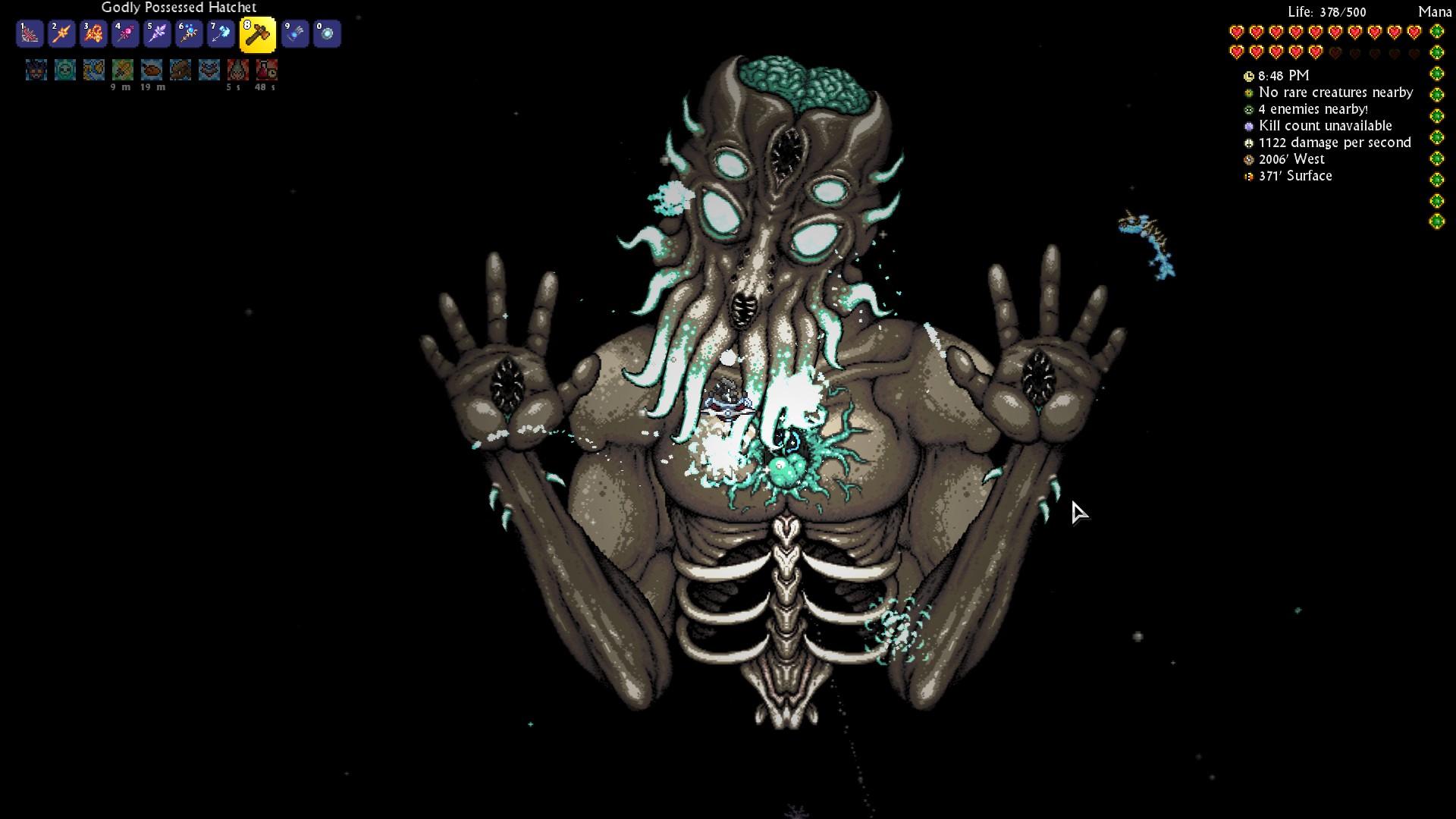The width and height of the screenshot is (1456, 819).
Task: Cancel the buff with 48 second timer
Action: pos(265,71)
